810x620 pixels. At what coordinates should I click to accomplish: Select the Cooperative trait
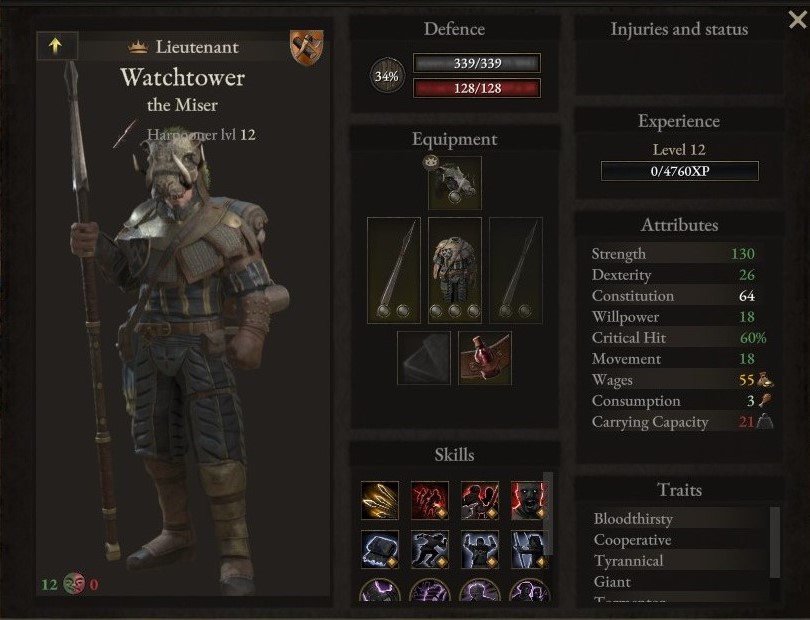pos(632,540)
